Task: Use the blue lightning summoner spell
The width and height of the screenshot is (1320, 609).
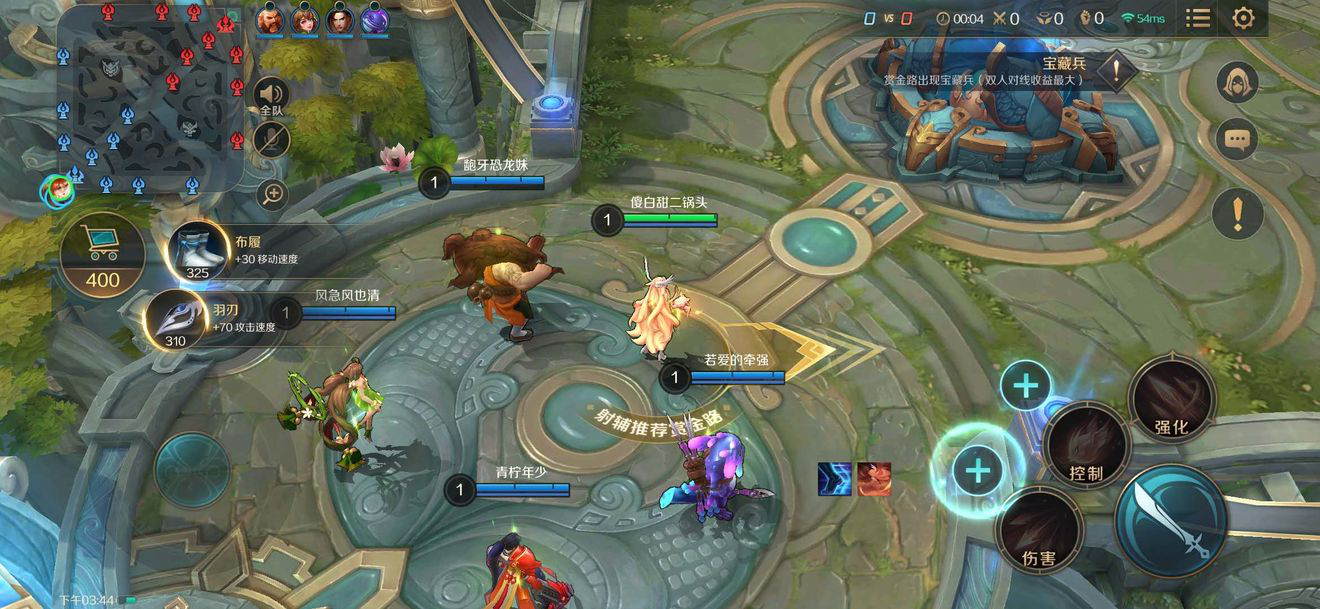Action: (834, 479)
